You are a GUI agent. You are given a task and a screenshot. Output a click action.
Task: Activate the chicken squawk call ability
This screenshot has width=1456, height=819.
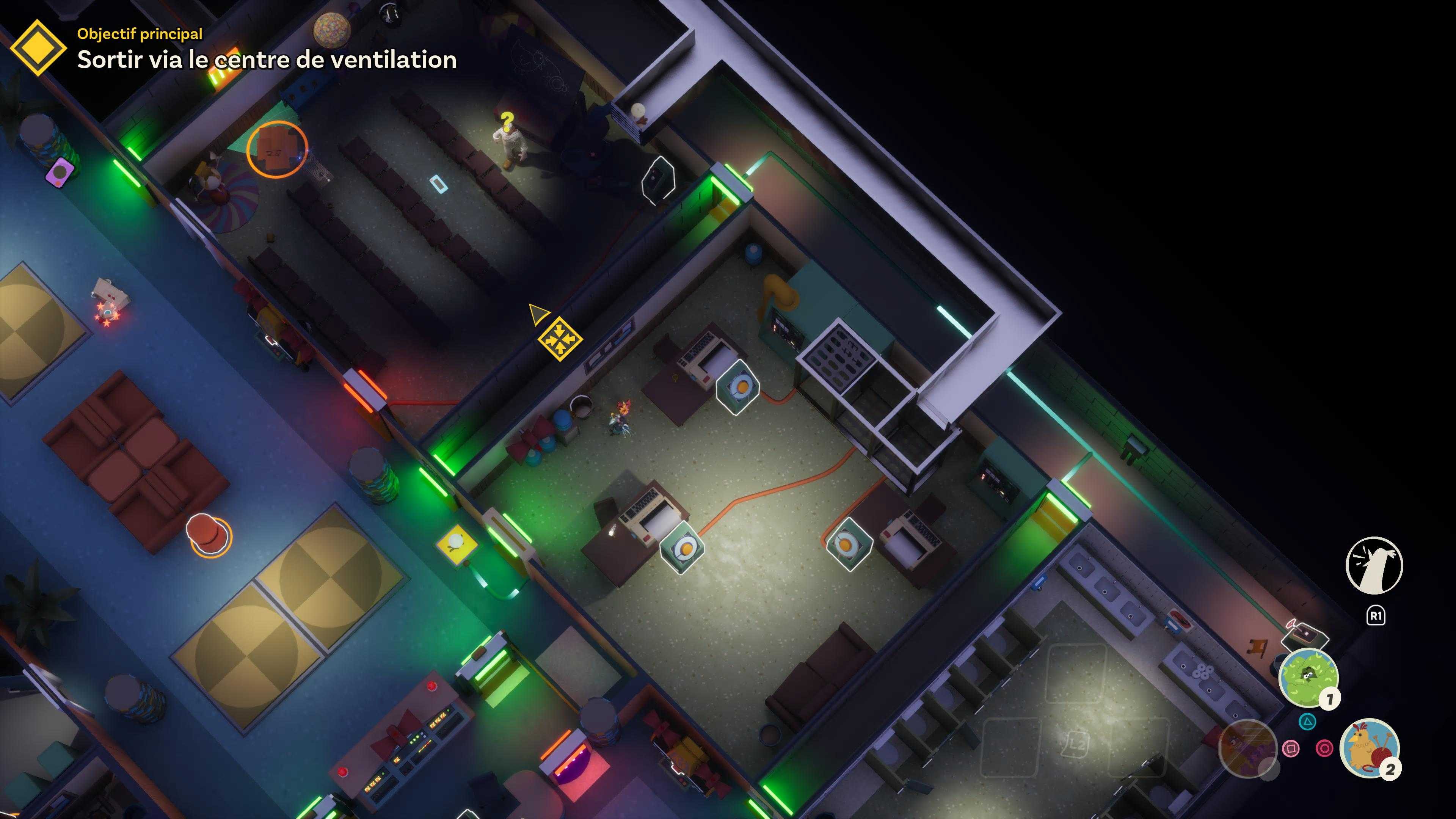click(x=1374, y=565)
